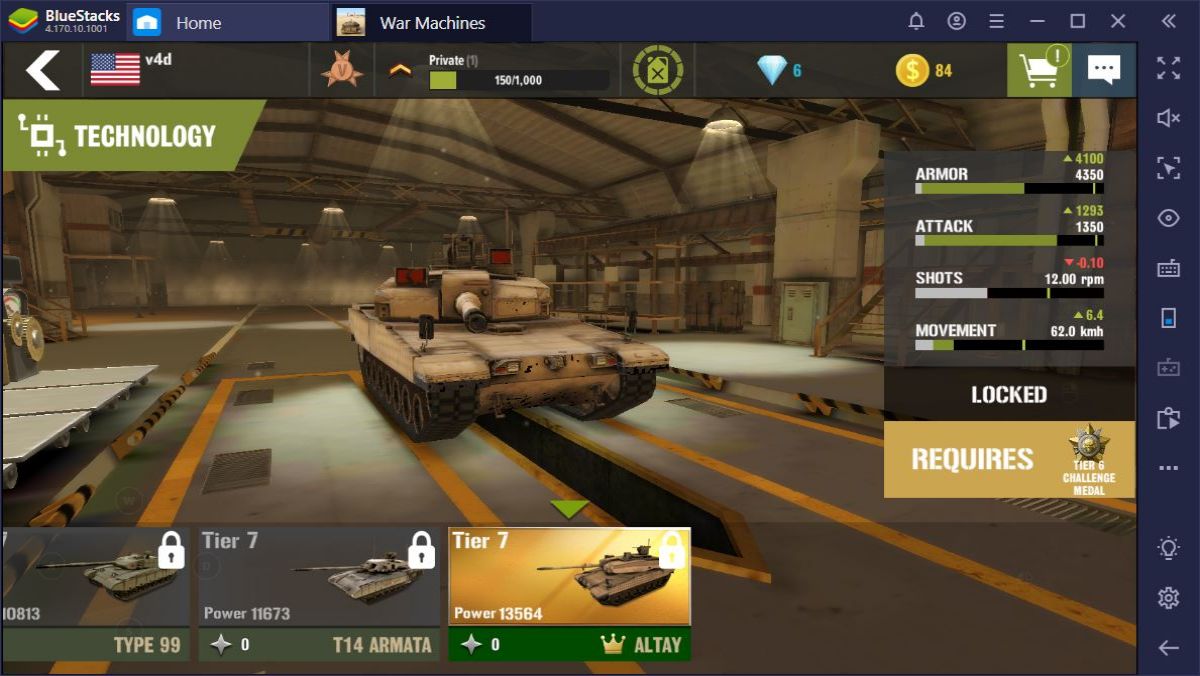Open the shop cart

point(1038,70)
